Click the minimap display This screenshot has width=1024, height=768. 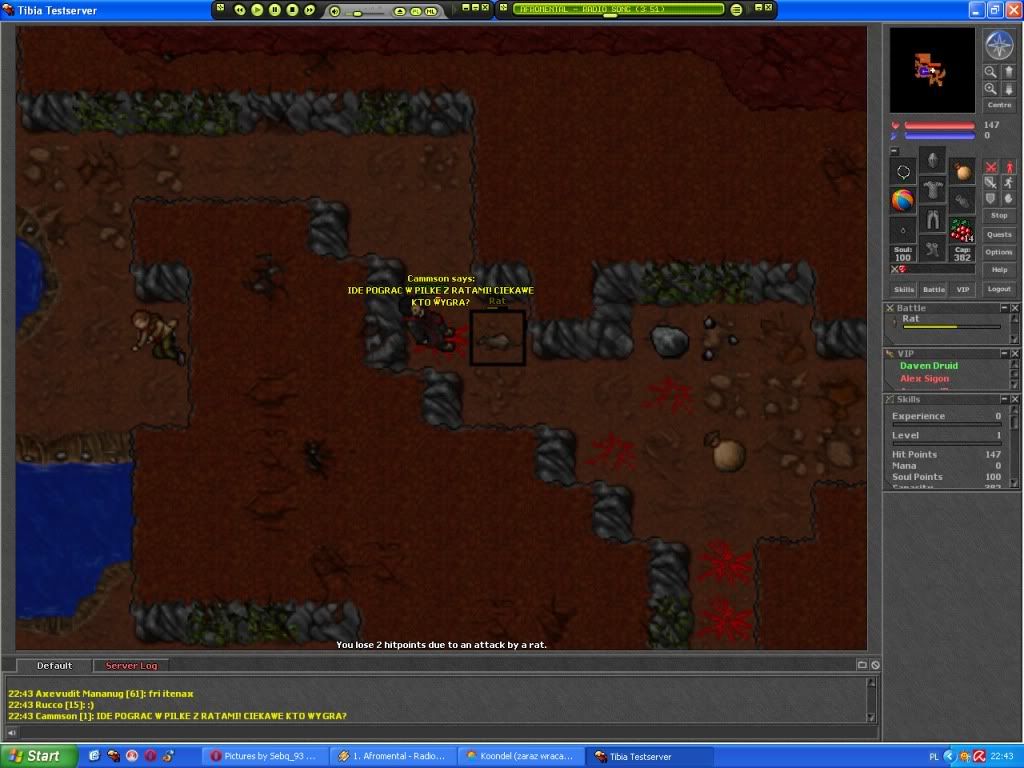point(932,70)
